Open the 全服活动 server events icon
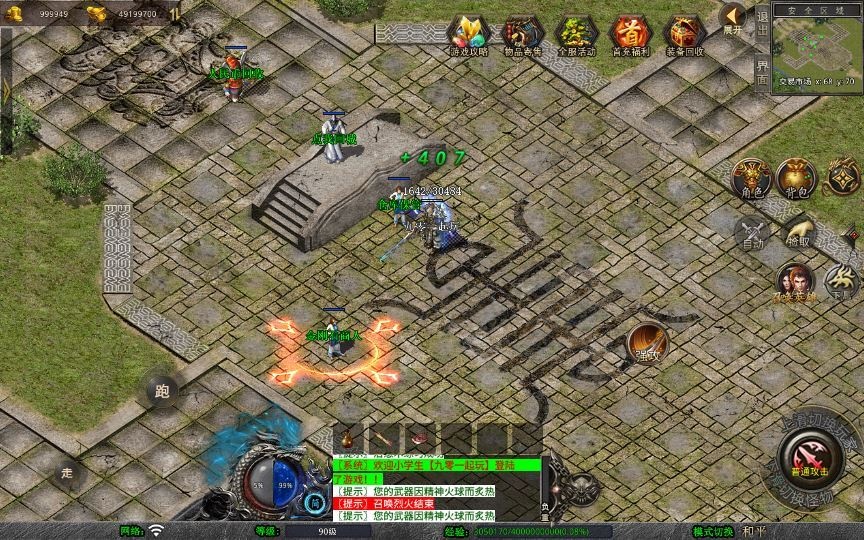This screenshot has width=864, height=540. coord(576,35)
